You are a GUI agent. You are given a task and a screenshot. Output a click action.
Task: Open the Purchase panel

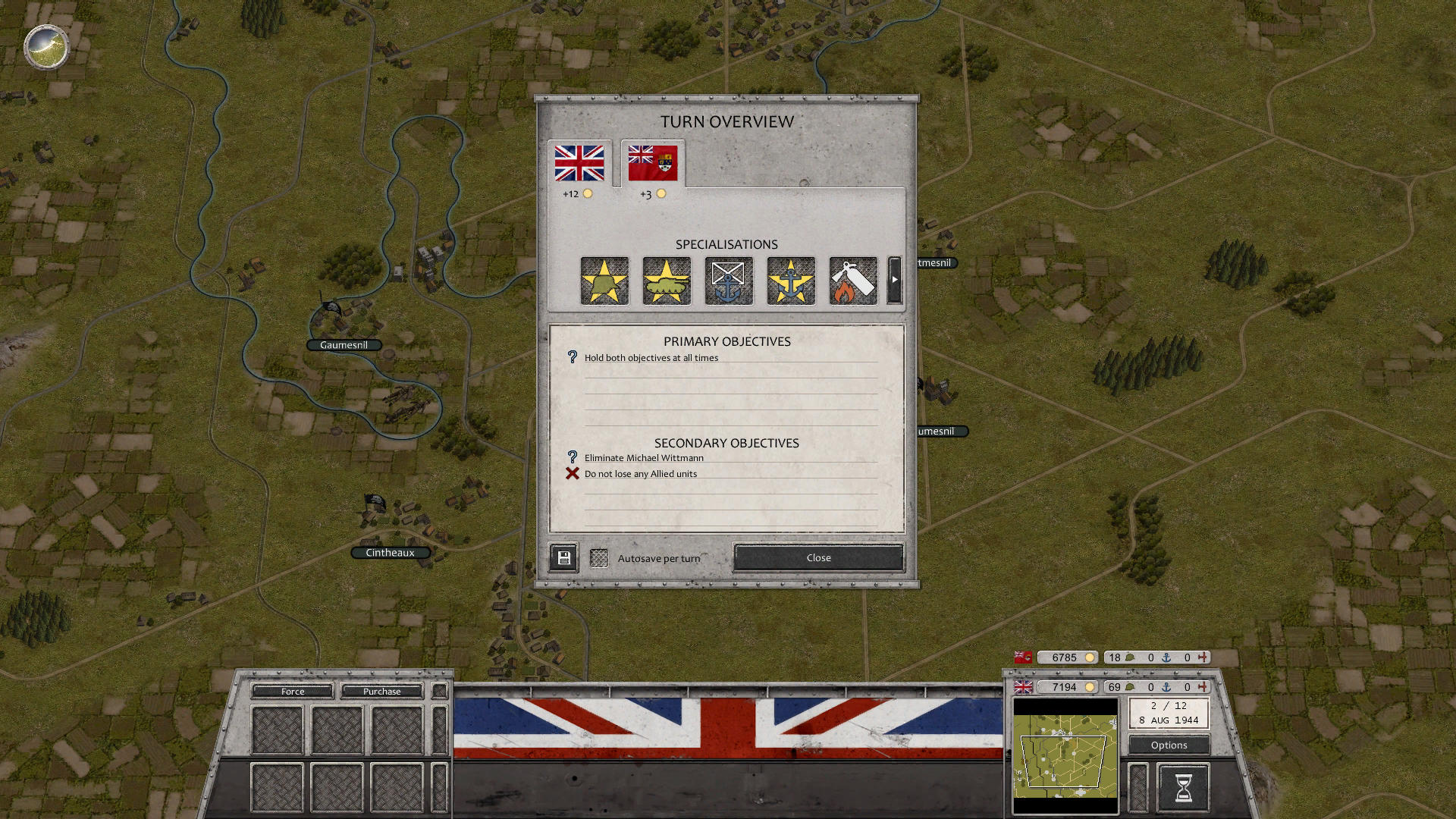[x=381, y=691]
